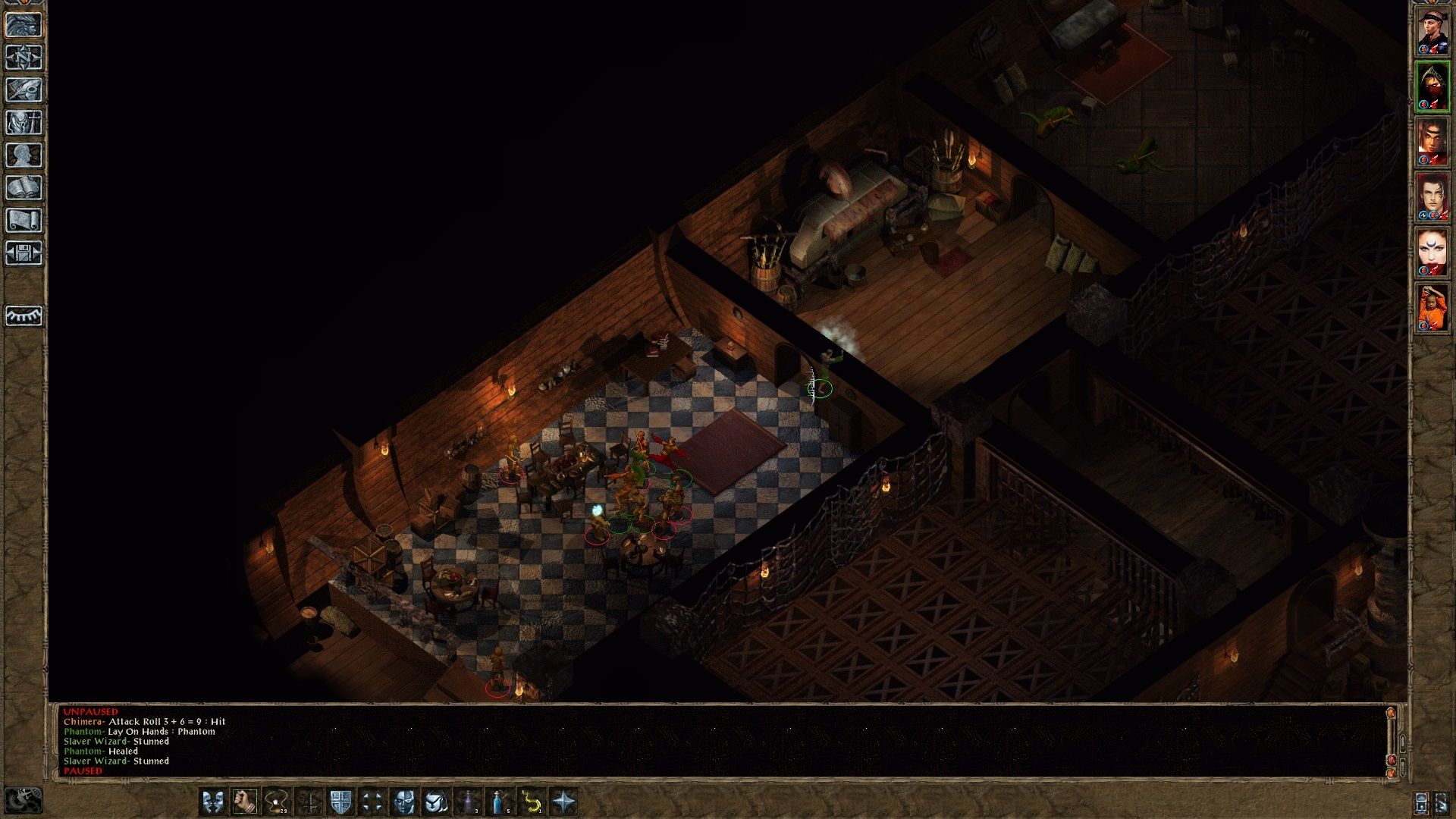The image size is (1456, 819).
Task: Toggle the eye-shaped sidebar button
Action: [24, 315]
